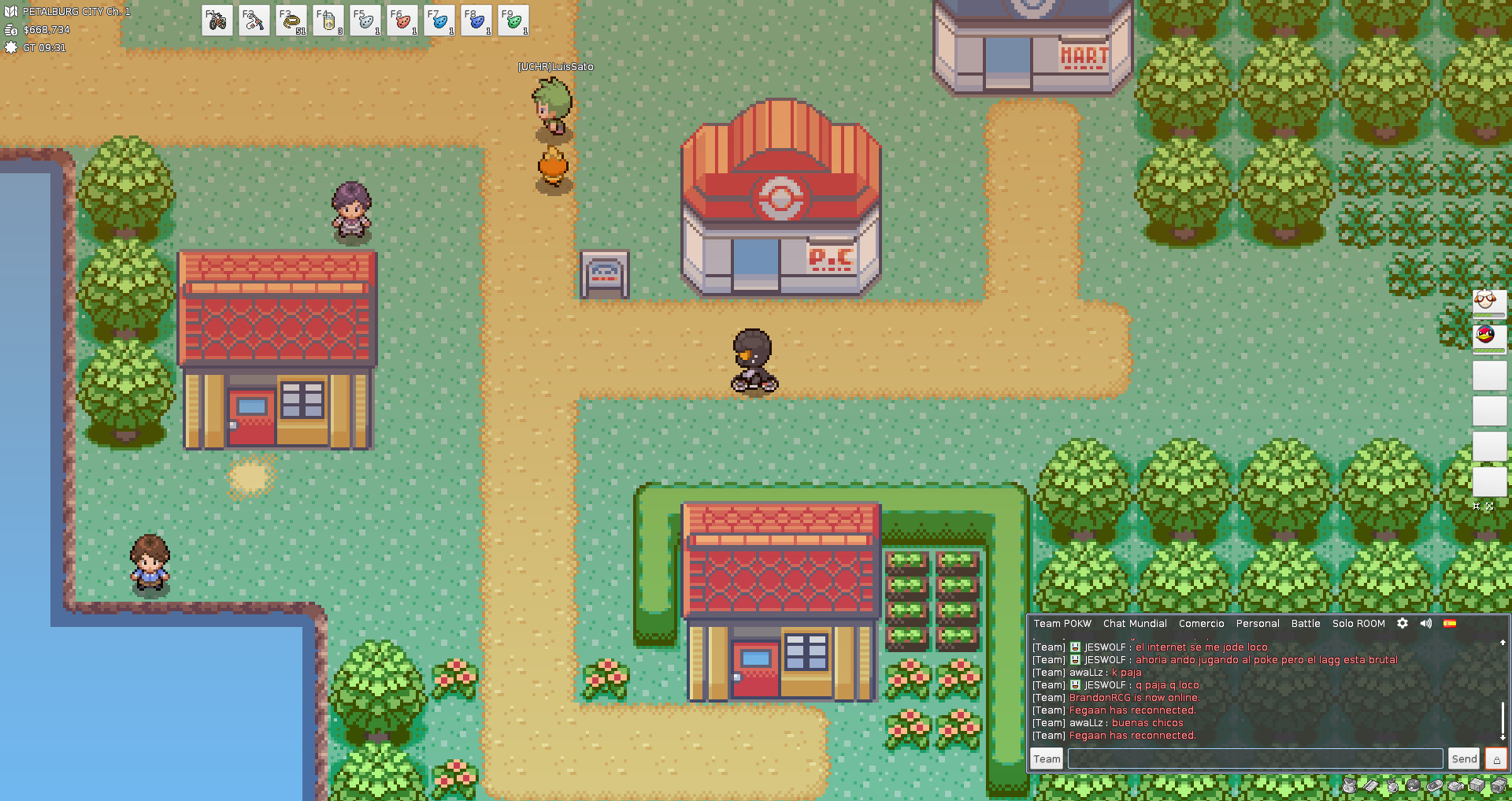Open chat settings via the gear icon
Viewport: 1512px width, 801px height.
[1403, 623]
